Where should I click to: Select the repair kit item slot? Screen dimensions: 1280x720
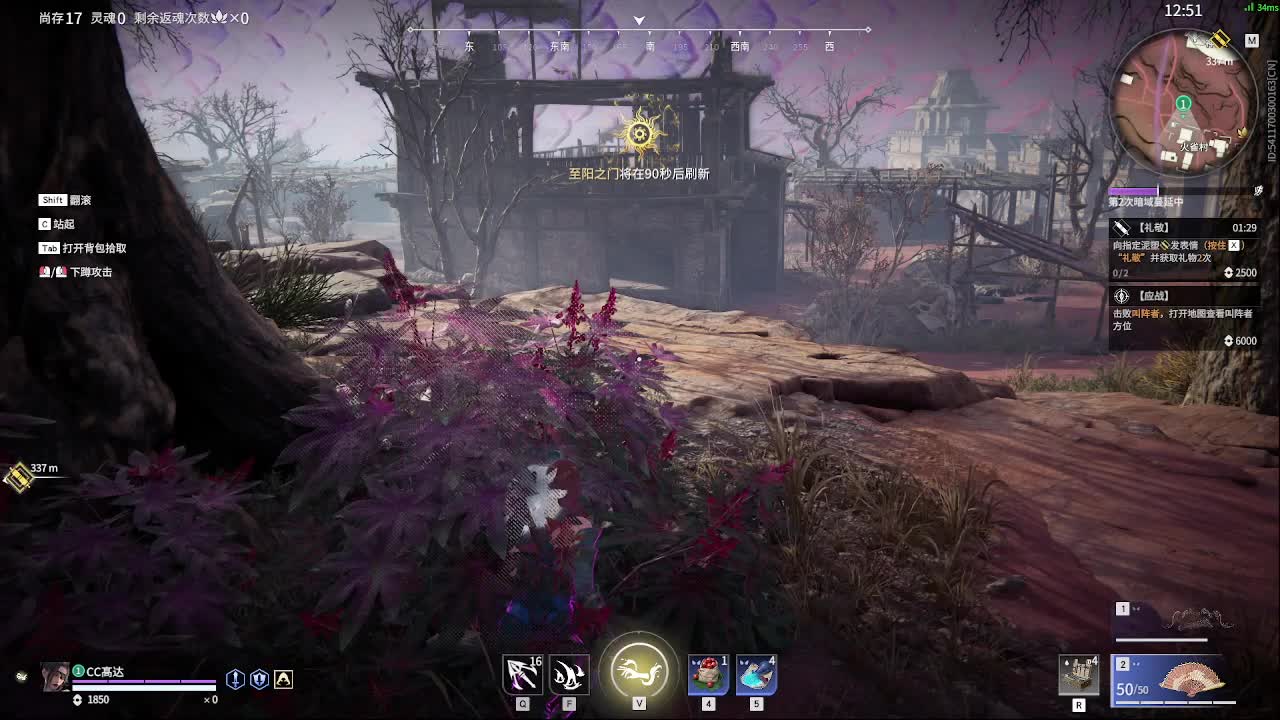point(1079,674)
